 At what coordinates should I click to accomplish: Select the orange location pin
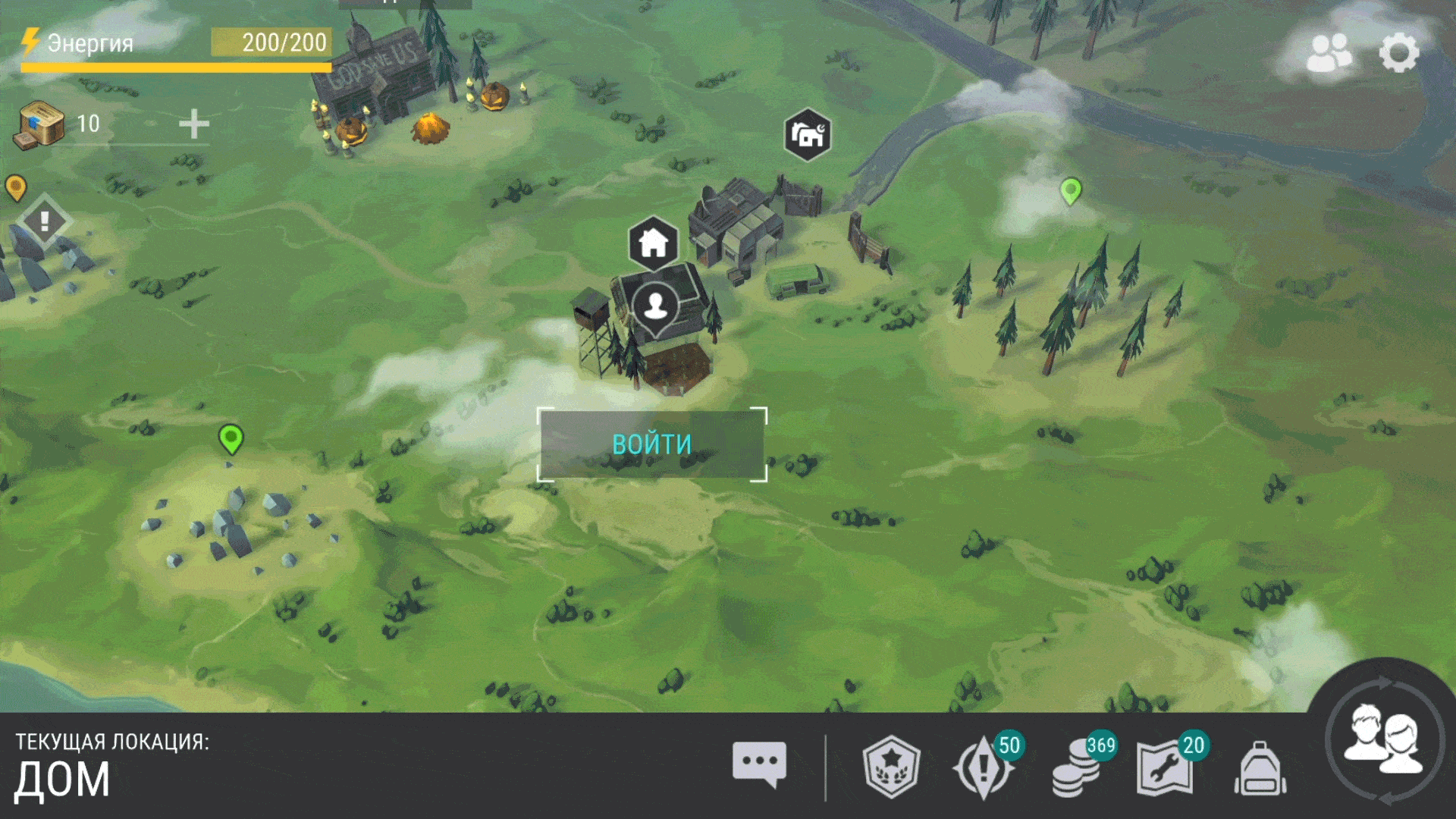click(x=16, y=187)
